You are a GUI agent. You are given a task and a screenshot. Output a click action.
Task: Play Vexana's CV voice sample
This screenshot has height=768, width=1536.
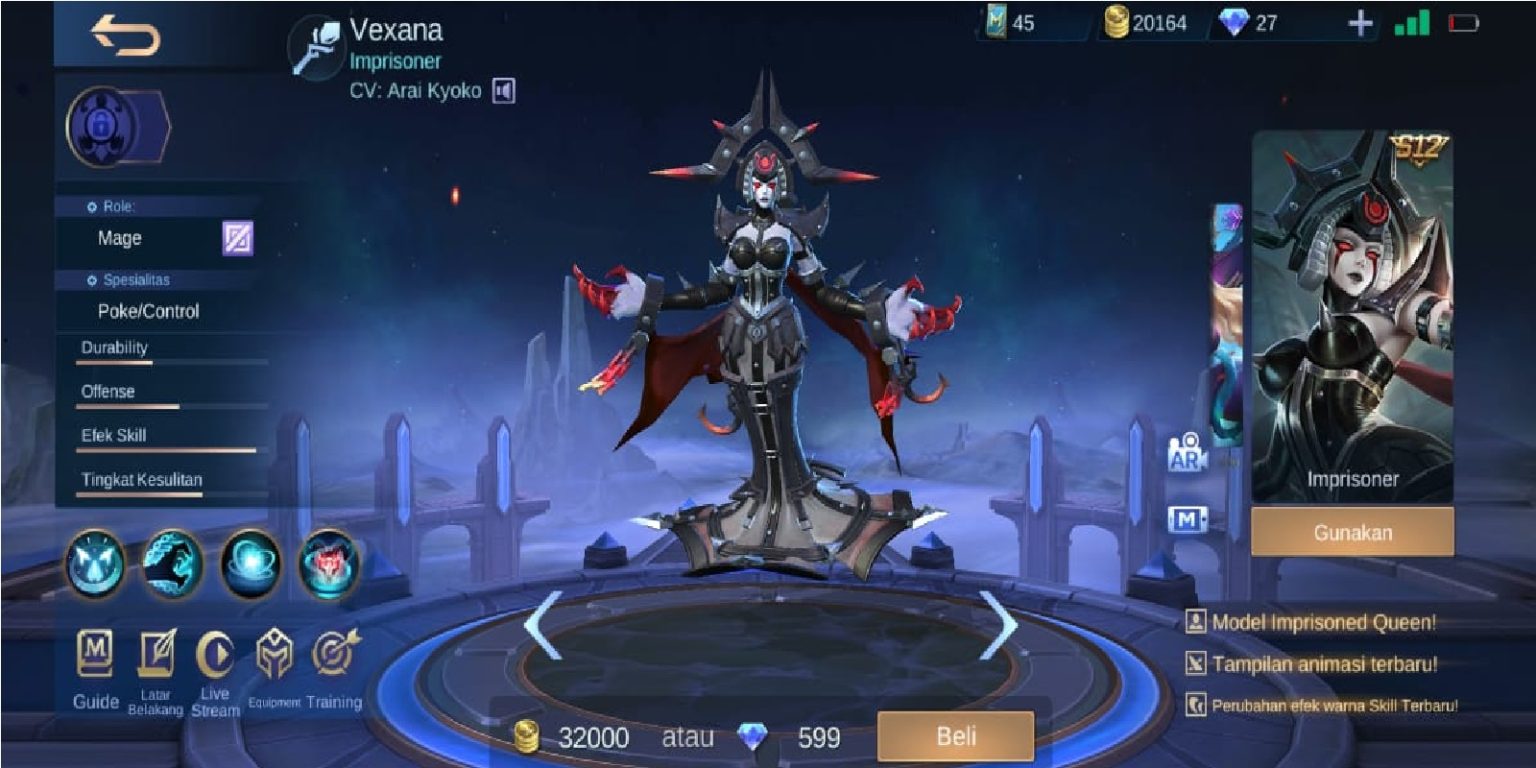tap(505, 89)
